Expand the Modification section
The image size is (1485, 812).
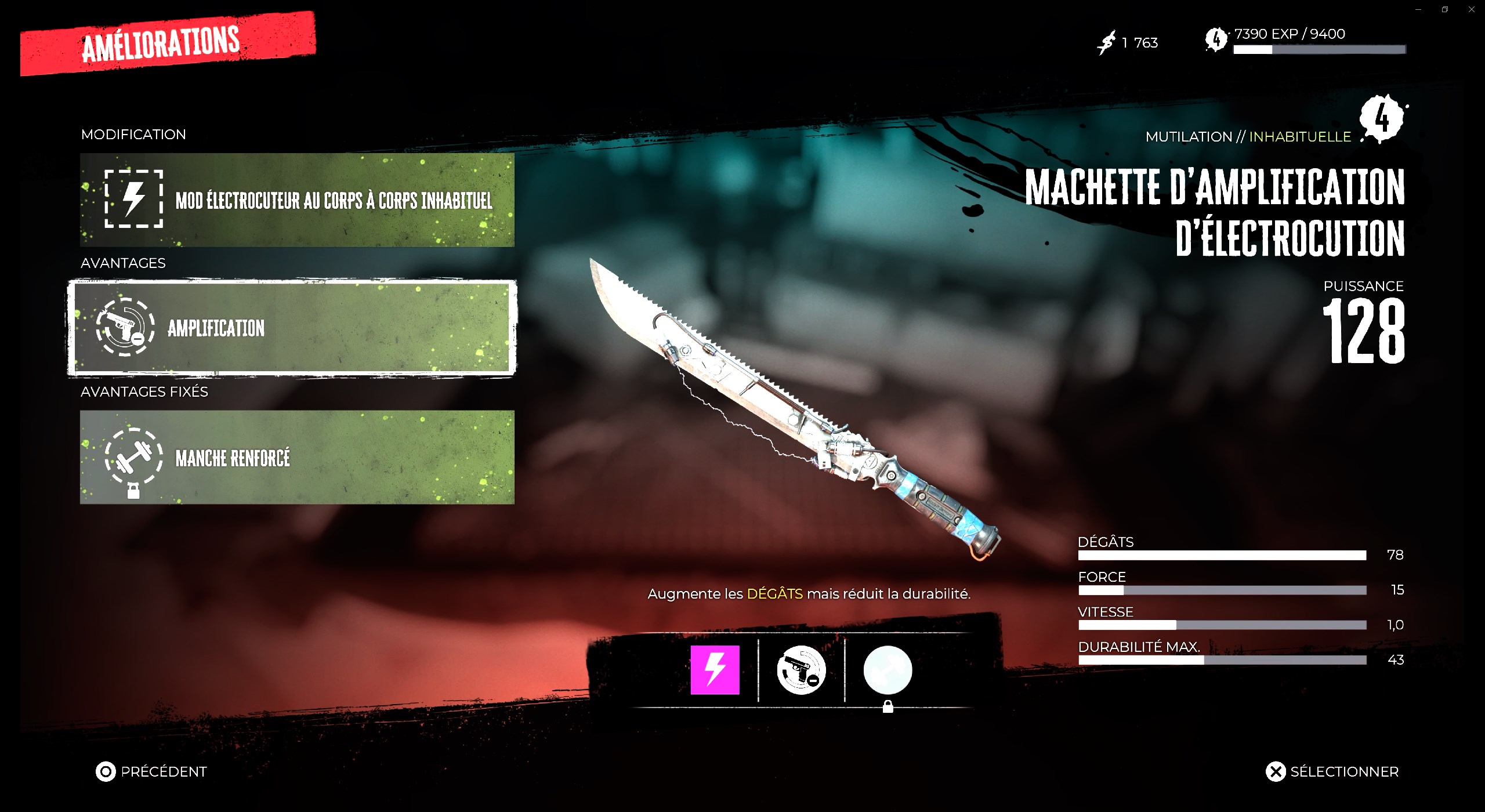pyautogui.click(x=133, y=134)
